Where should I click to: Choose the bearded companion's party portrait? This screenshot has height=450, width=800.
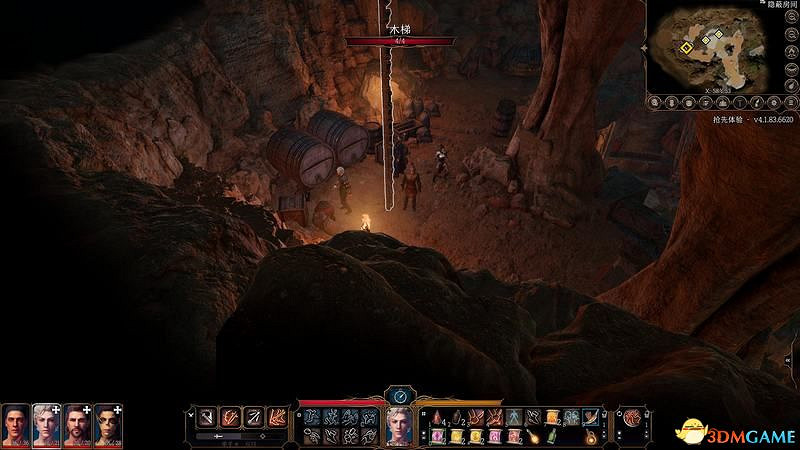tap(77, 423)
